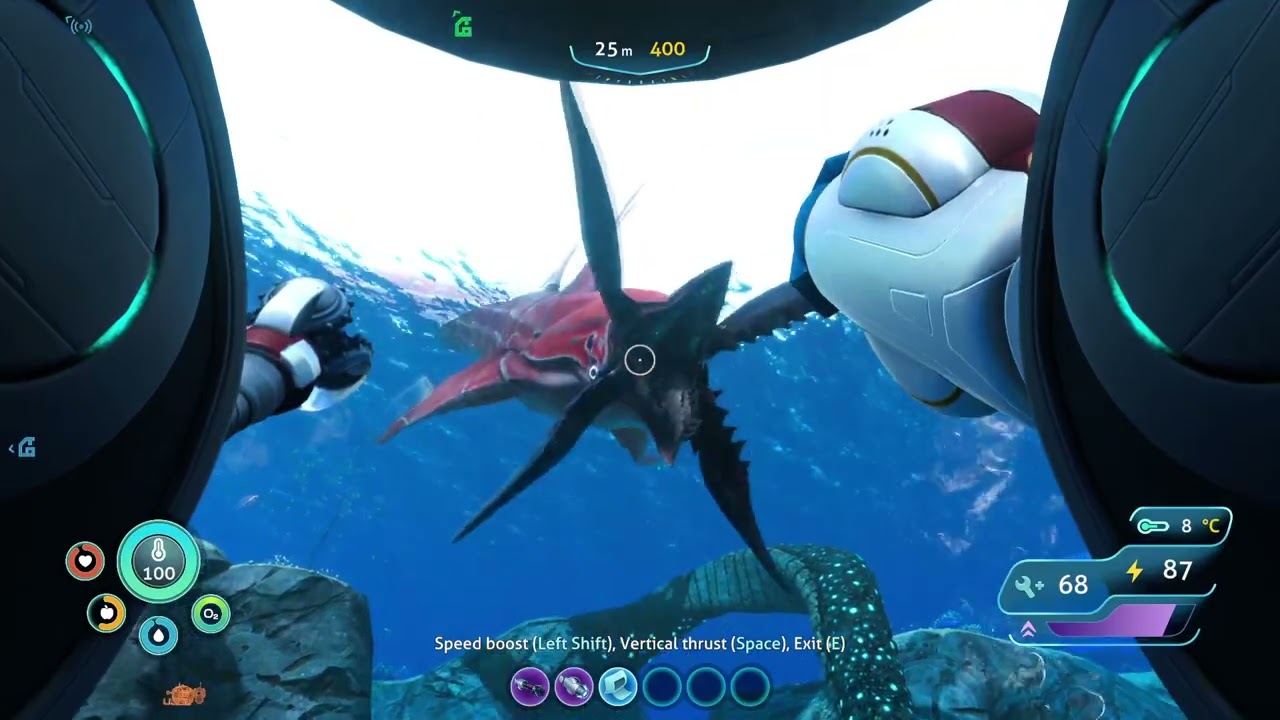Click the green base beacon marker
Screen dimensions: 1280x720
click(x=462, y=25)
